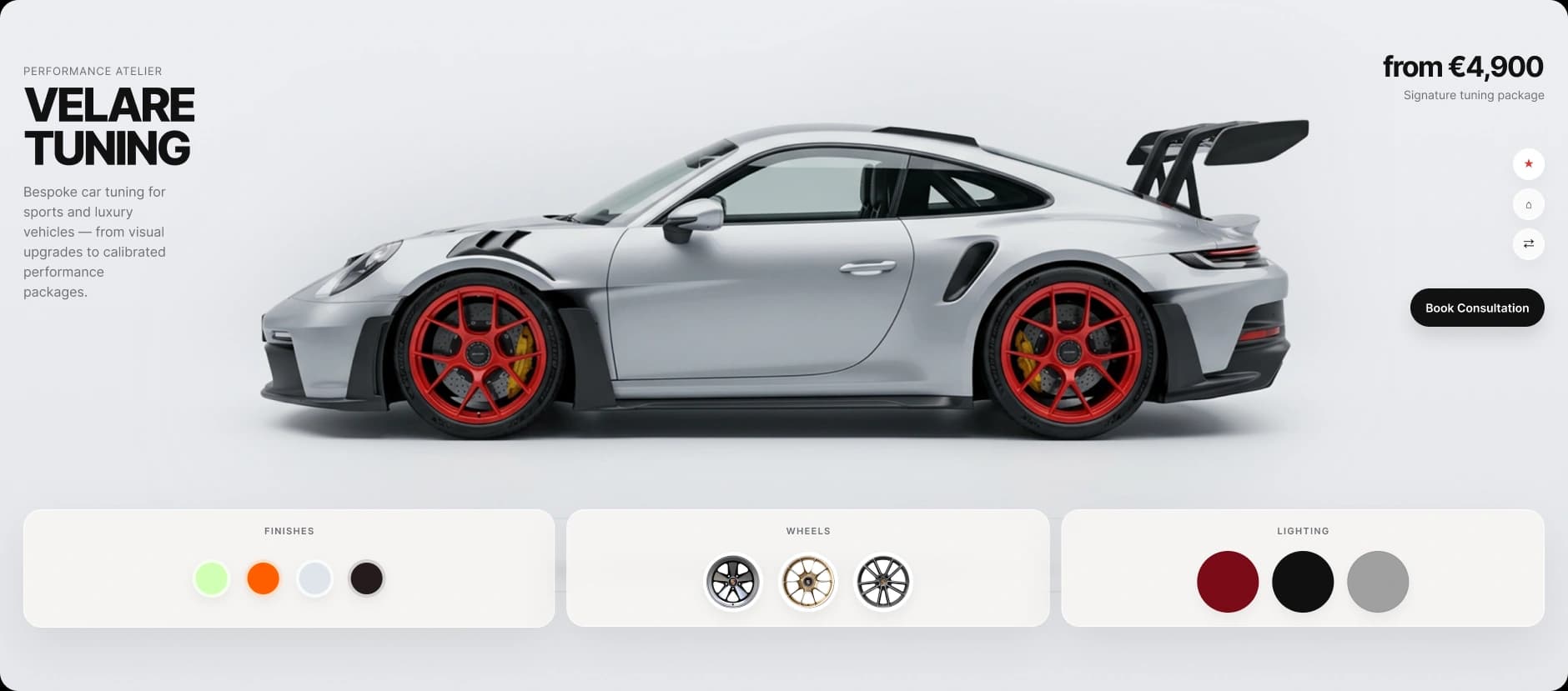Select the light blue finish swatch
The width and height of the screenshot is (1568, 691).
tap(314, 578)
